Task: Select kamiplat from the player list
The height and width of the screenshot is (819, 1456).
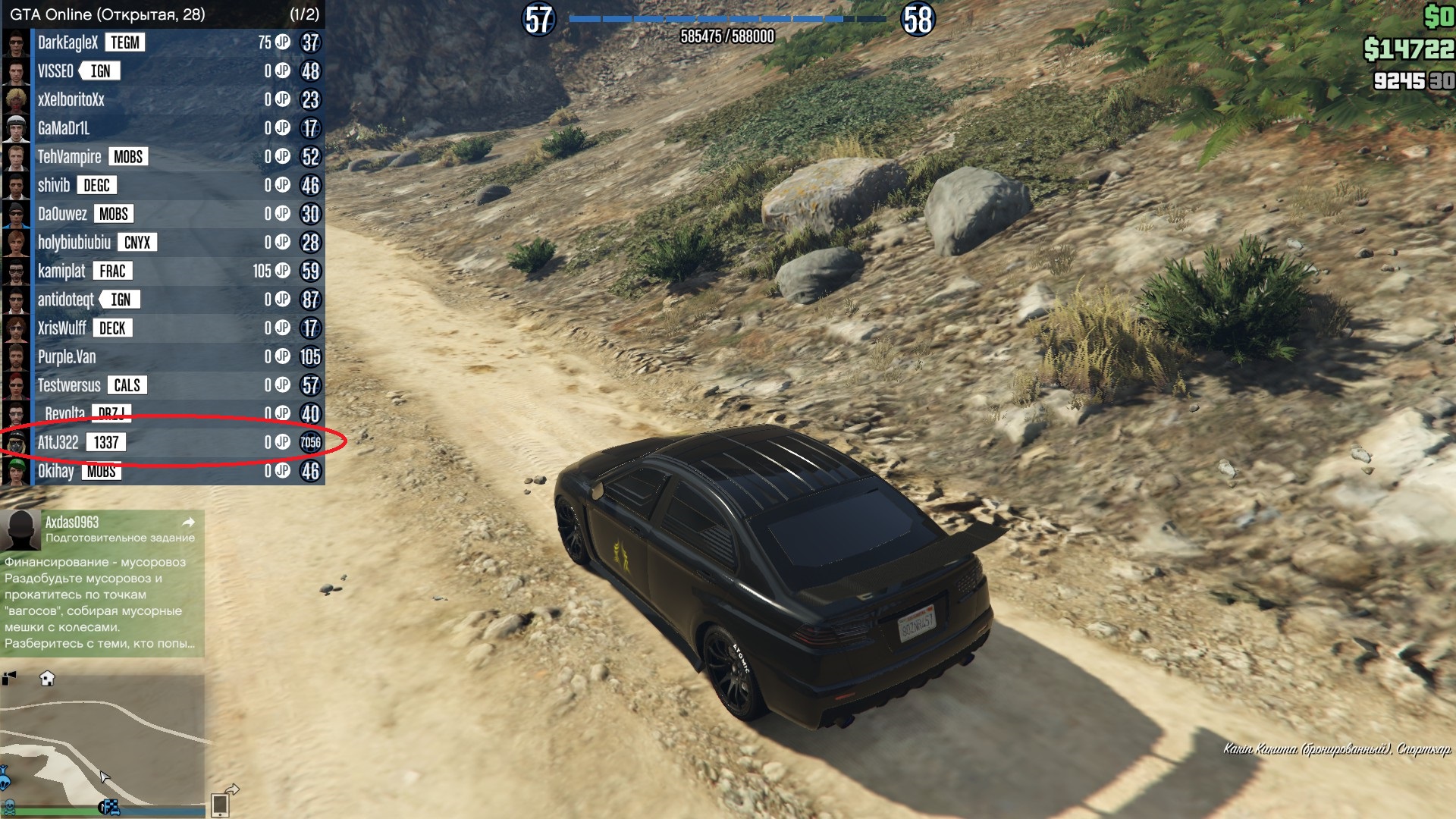Action: 163,271
